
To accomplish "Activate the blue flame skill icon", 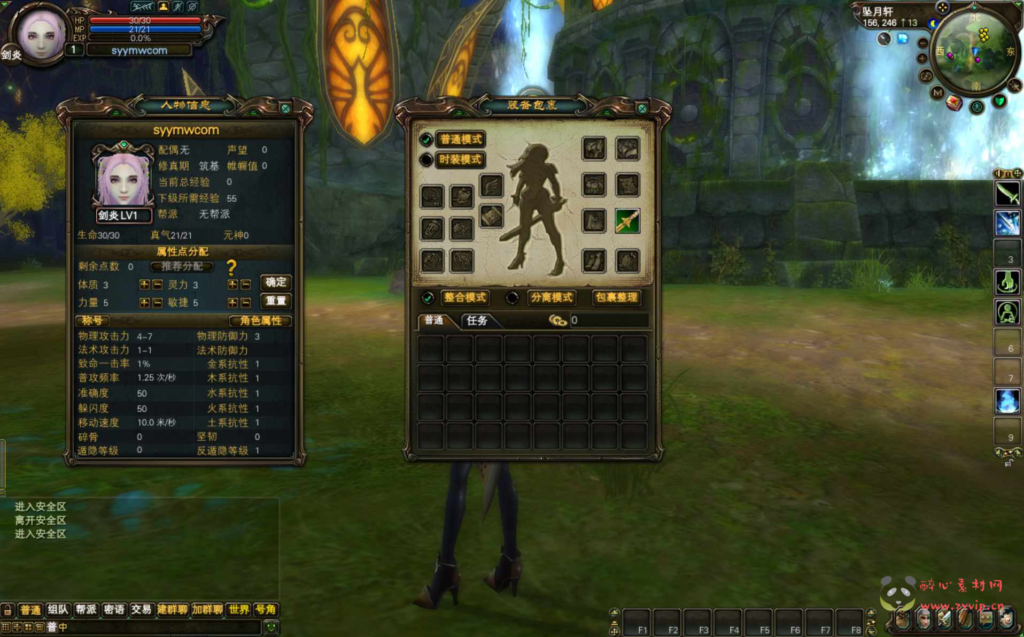I will click(1007, 401).
